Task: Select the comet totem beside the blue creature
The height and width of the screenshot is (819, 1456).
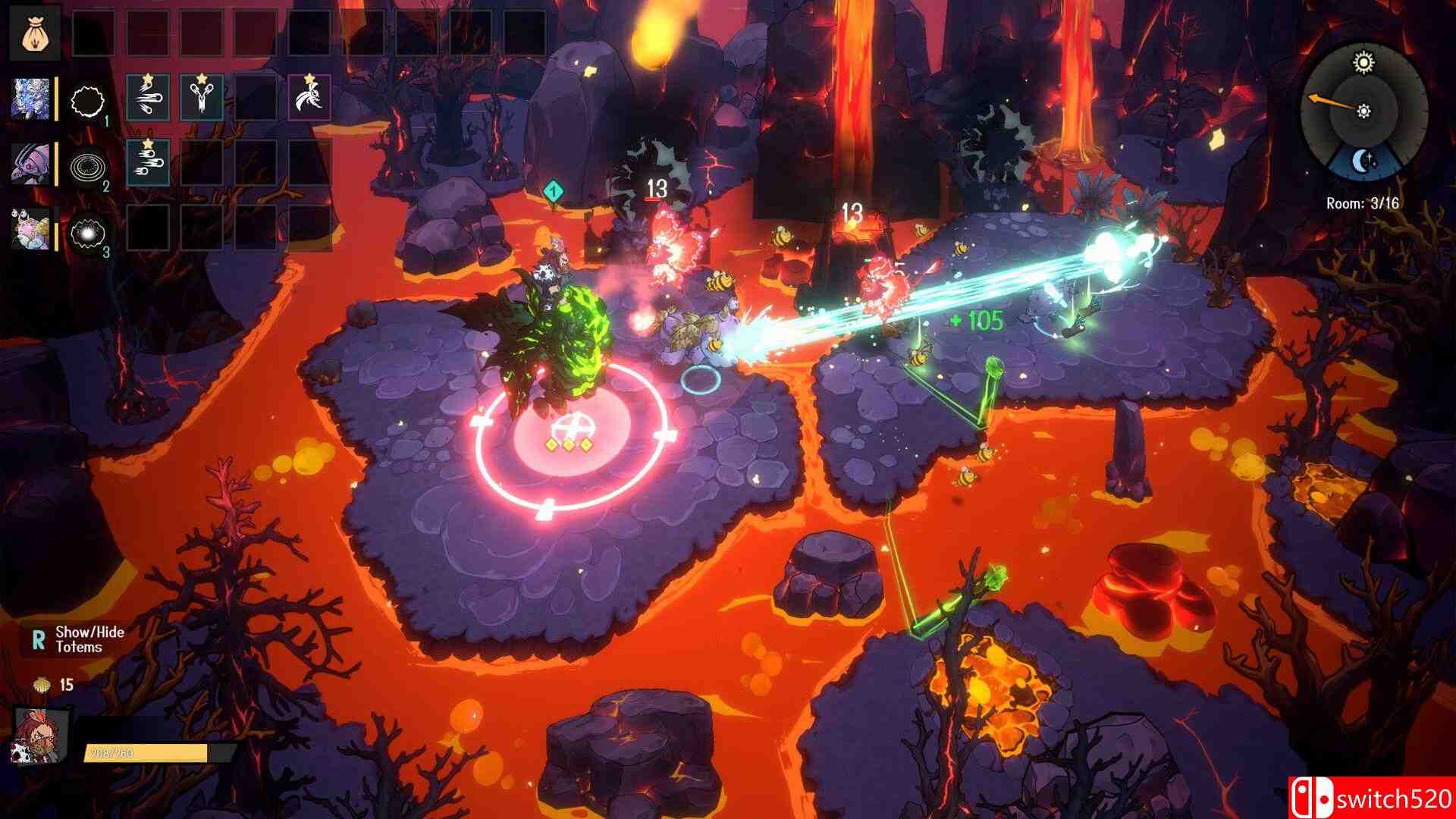Action: [147, 98]
